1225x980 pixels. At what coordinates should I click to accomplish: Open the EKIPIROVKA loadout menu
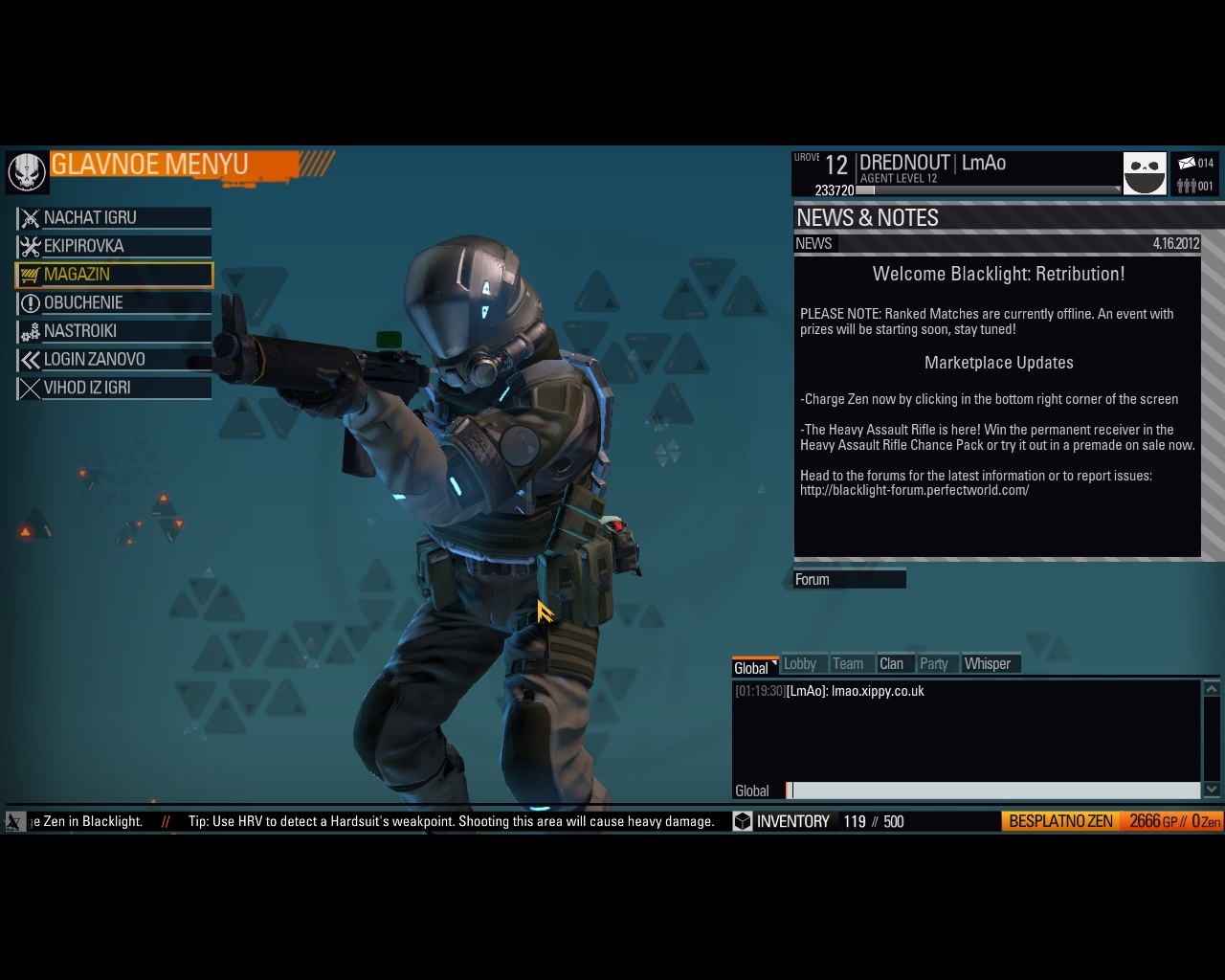click(114, 246)
